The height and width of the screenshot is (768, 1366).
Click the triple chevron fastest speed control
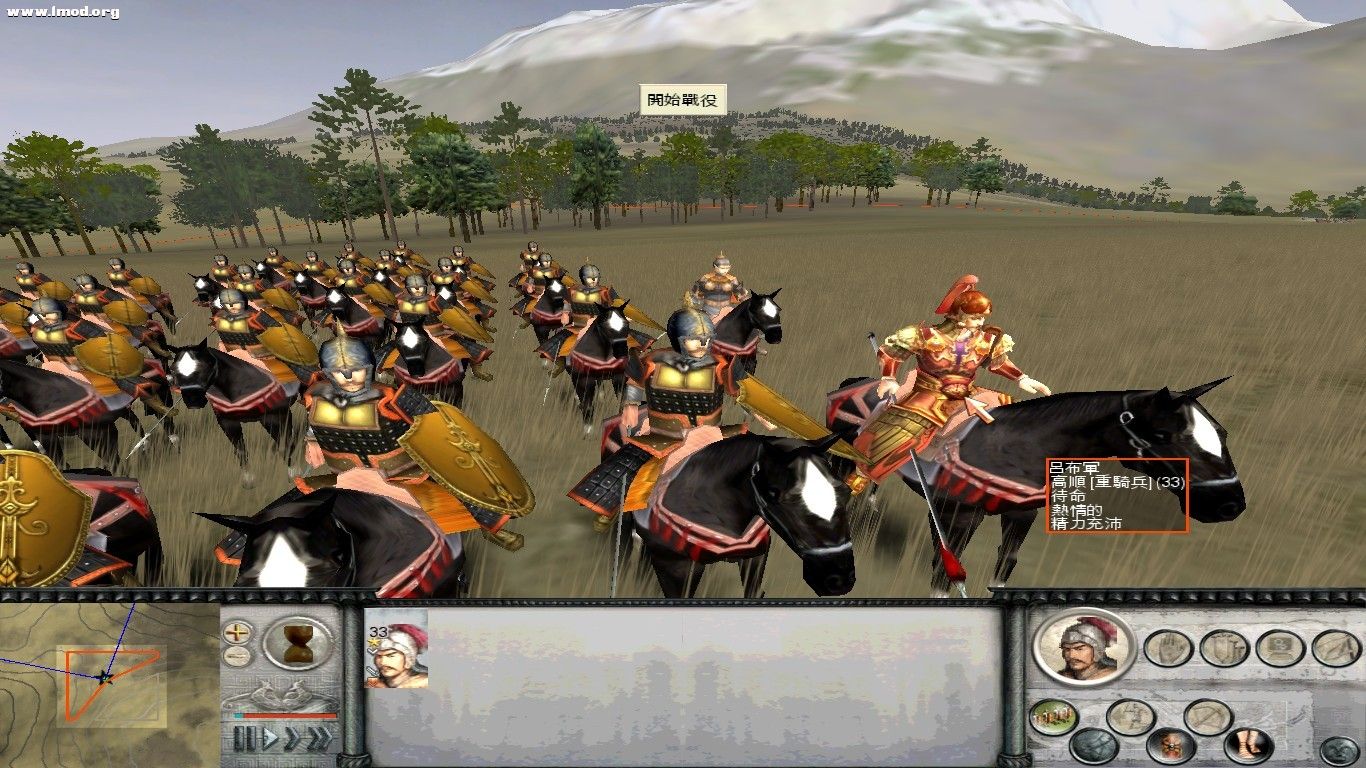pos(320,738)
